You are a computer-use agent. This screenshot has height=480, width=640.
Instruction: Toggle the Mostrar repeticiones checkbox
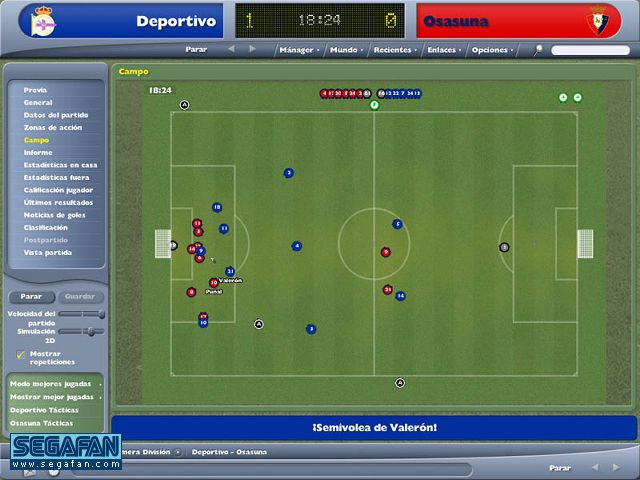21,354
